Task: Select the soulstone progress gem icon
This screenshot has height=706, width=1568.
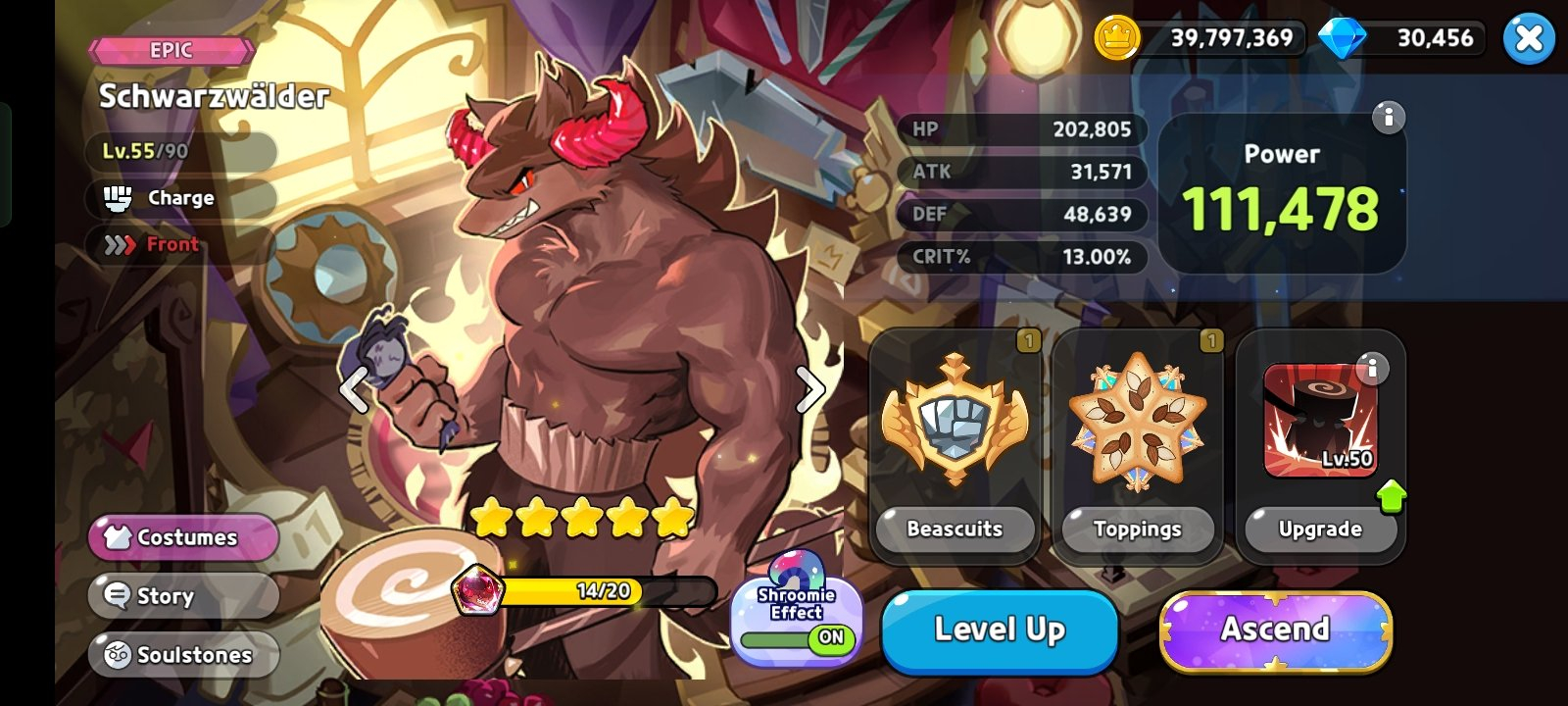Action: [477, 591]
